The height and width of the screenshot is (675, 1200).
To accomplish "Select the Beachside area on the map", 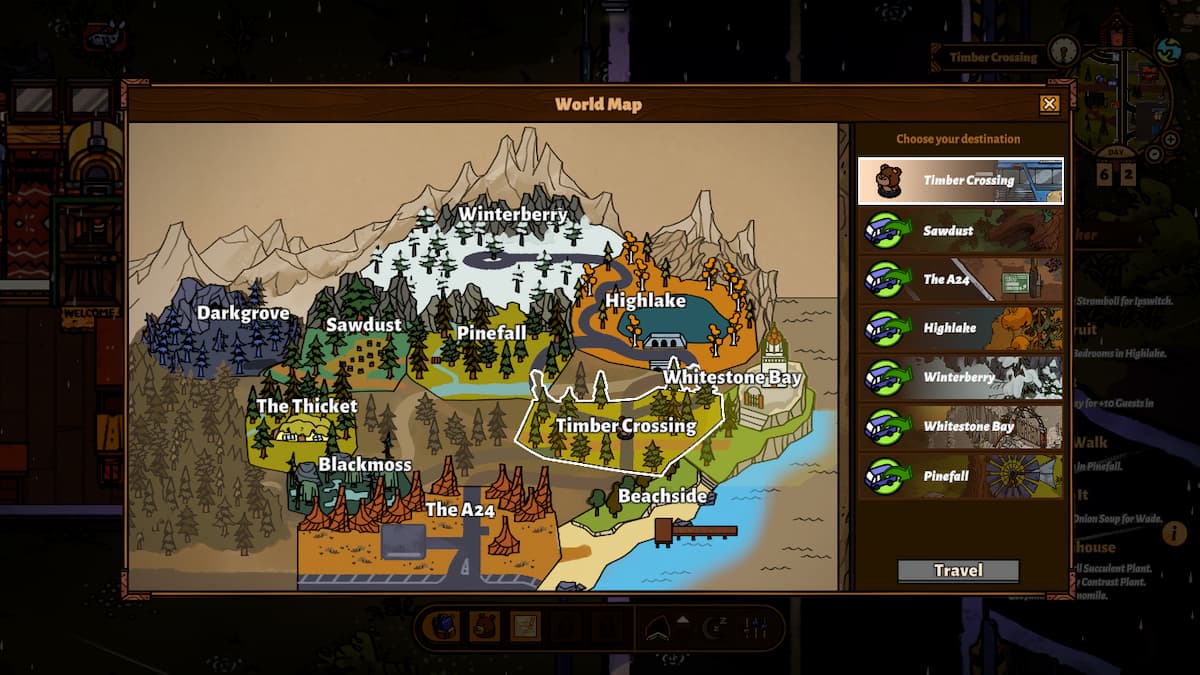I will [x=662, y=496].
